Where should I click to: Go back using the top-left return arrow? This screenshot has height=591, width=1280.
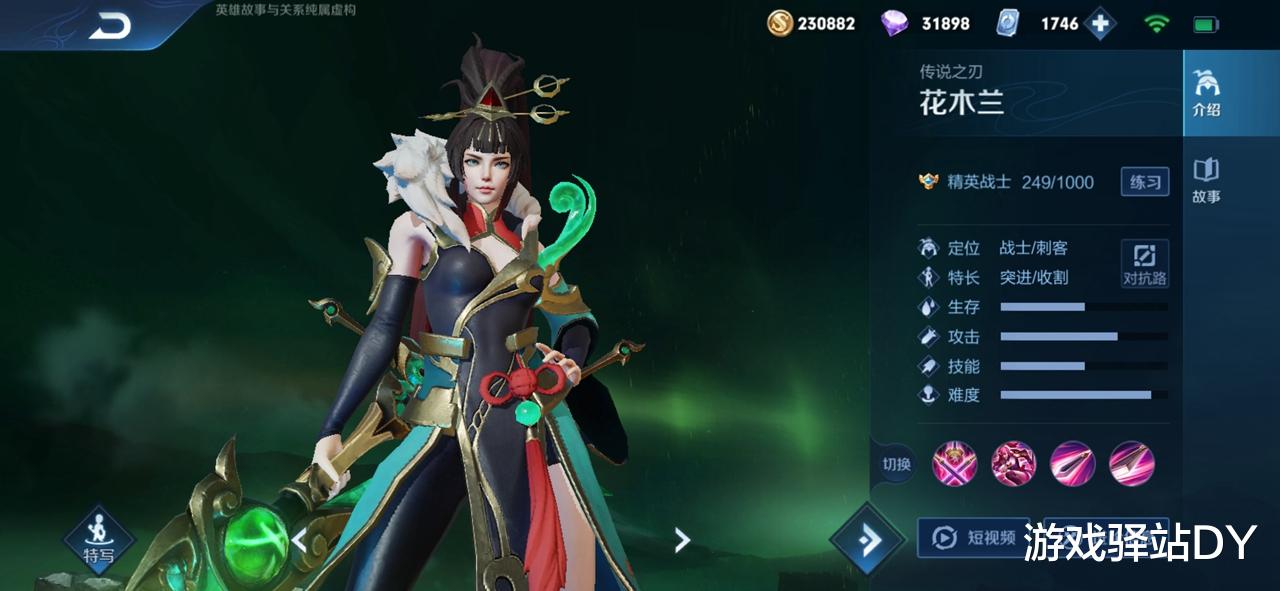click(110, 27)
